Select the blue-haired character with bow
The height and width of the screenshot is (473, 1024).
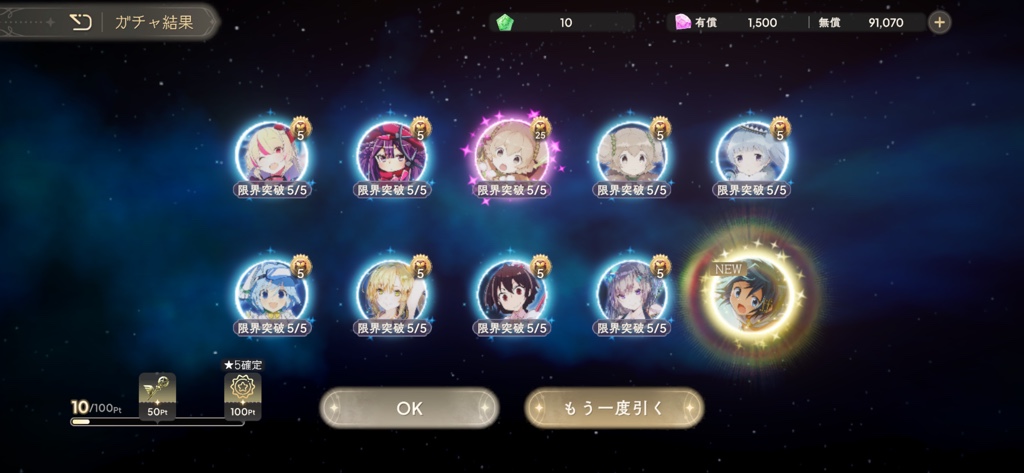coord(272,293)
